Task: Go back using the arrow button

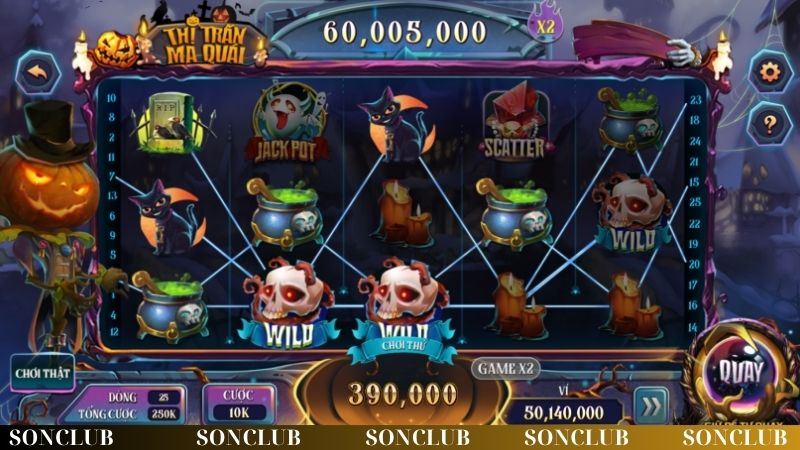Action: pos(39,73)
